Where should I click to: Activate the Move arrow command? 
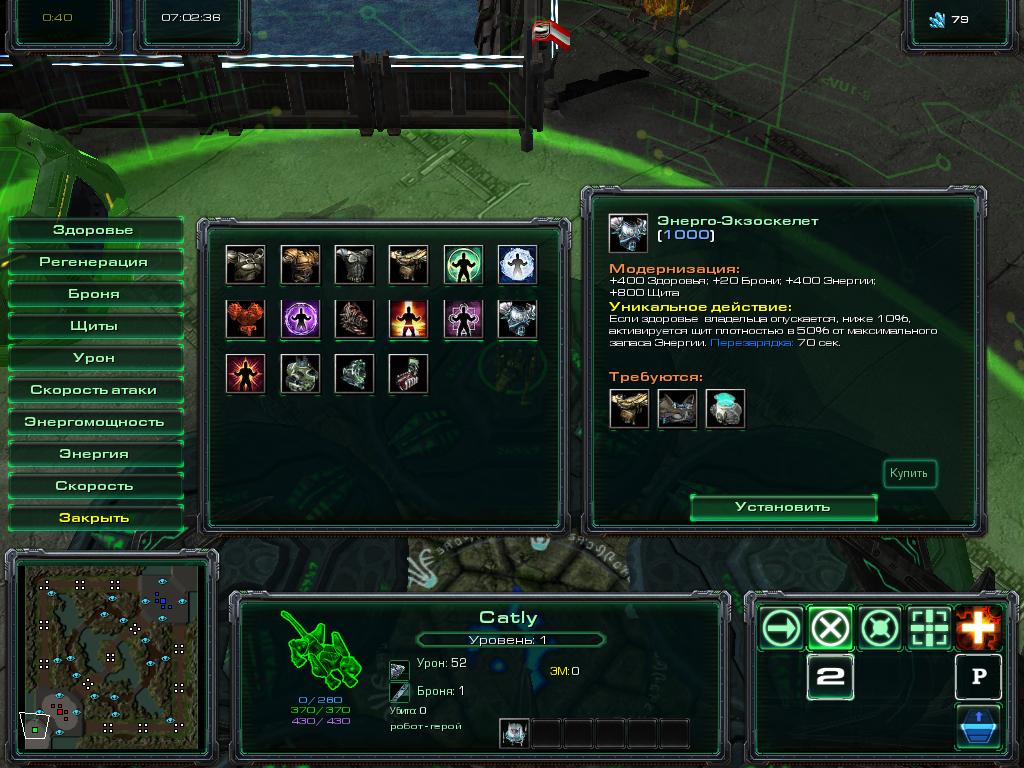[782, 628]
